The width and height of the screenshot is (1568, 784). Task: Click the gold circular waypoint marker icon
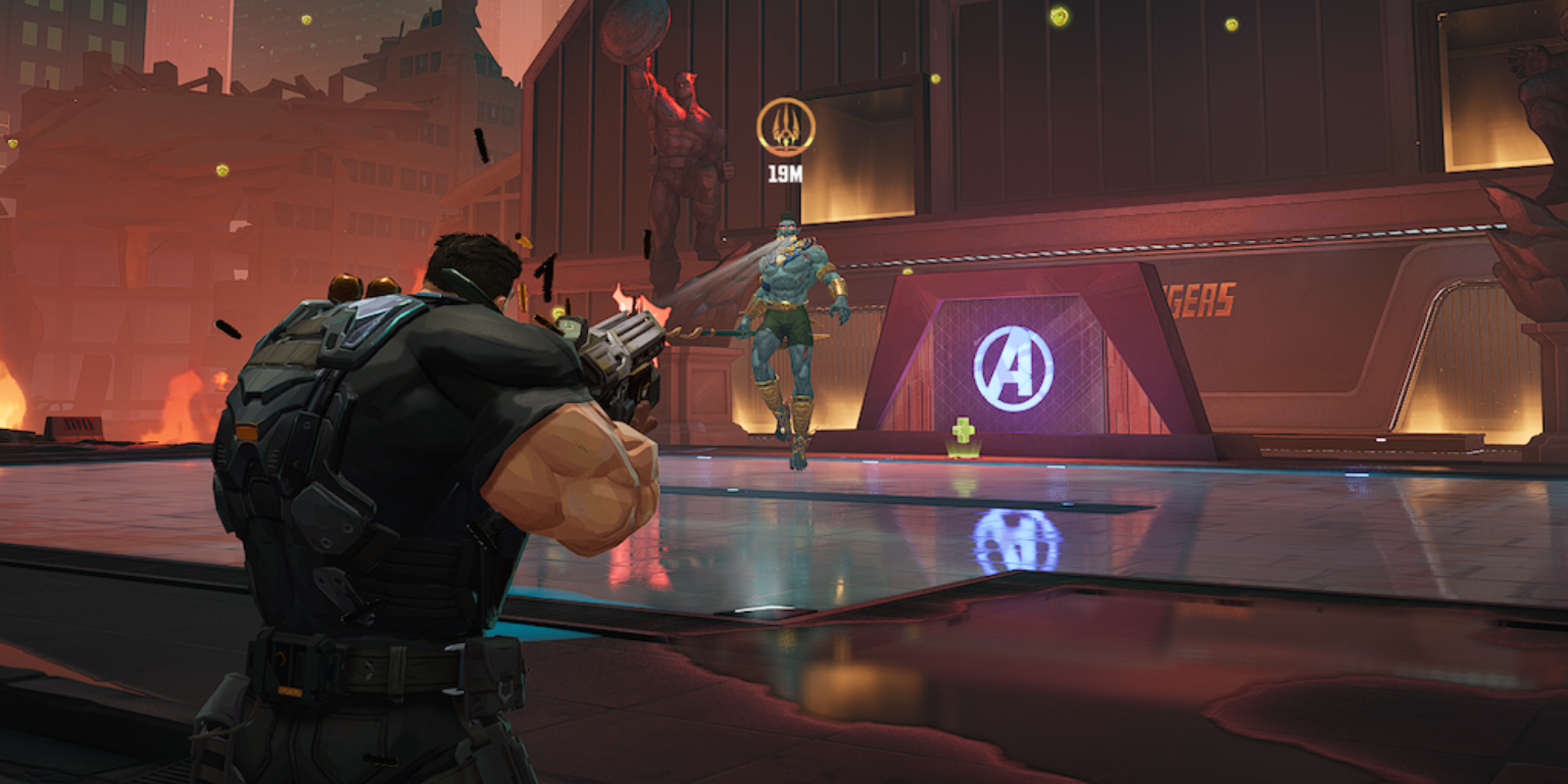(x=785, y=127)
